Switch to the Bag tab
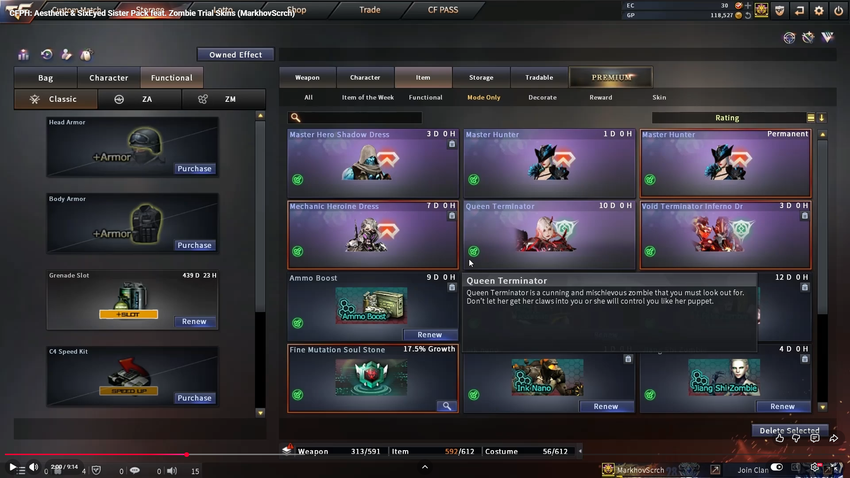The width and height of the screenshot is (850, 478). (46, 78)
